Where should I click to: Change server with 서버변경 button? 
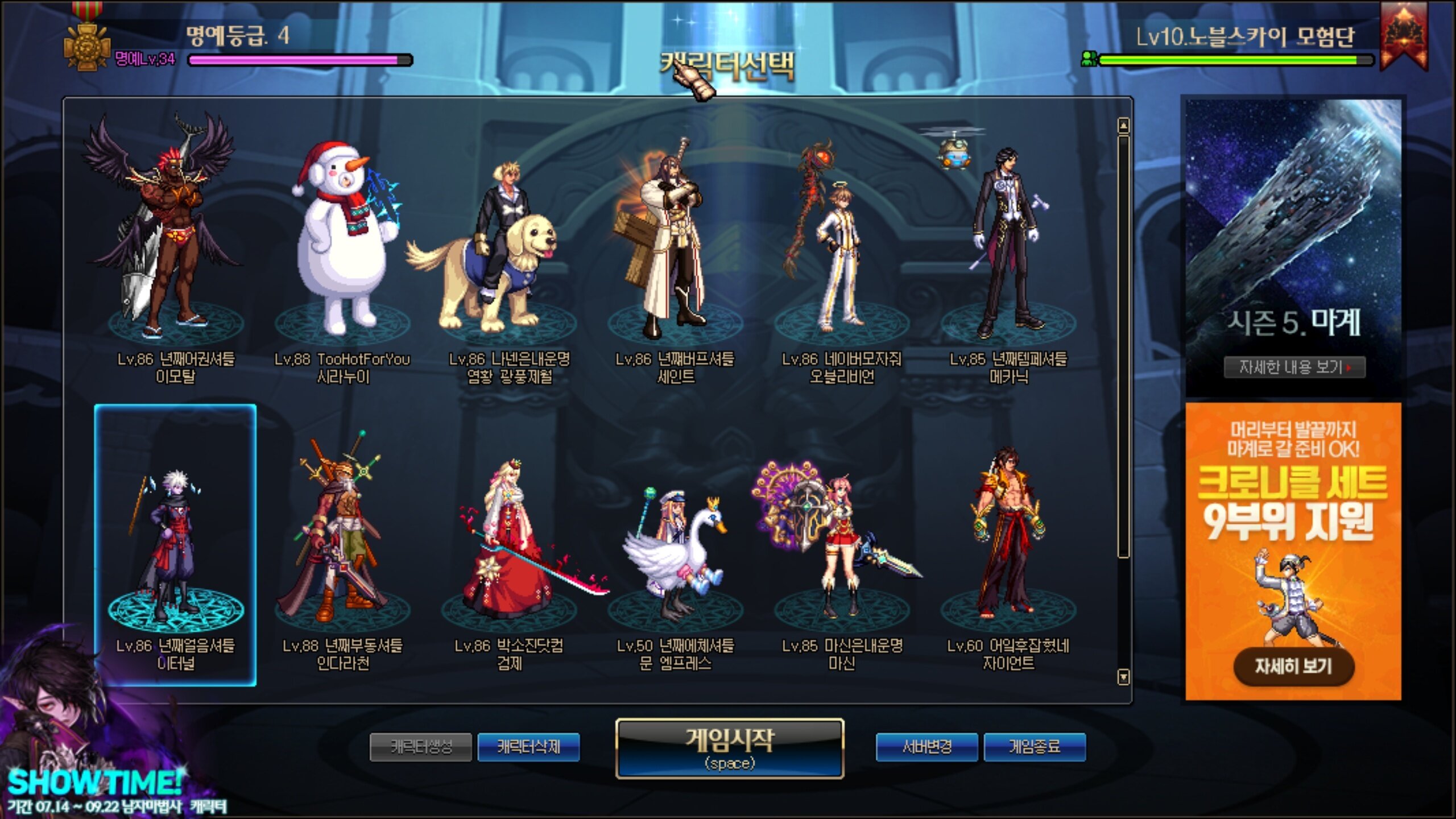click(x=926, y=747)
